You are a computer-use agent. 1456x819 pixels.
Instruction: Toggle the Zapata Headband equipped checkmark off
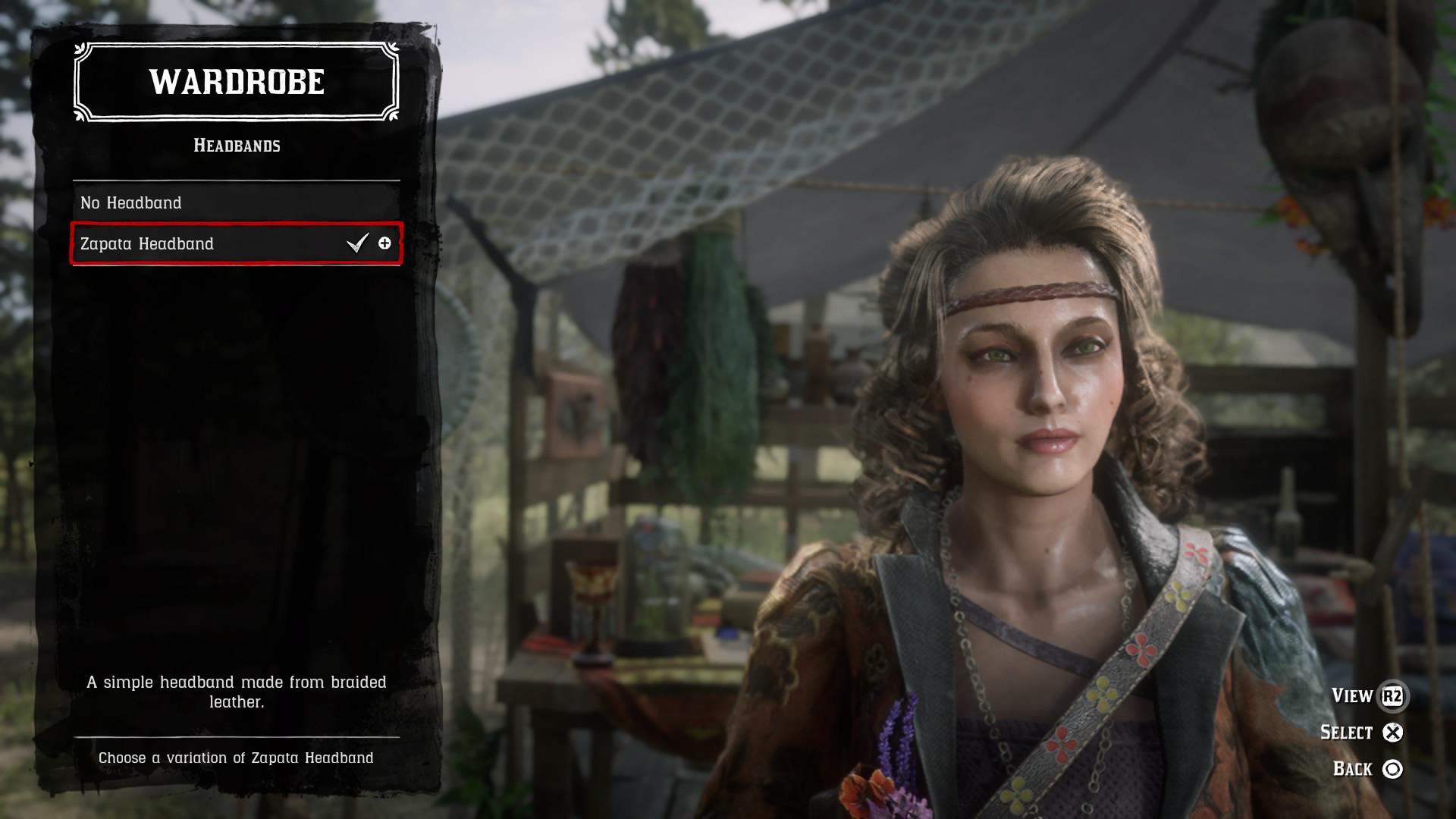pos(356,244)
